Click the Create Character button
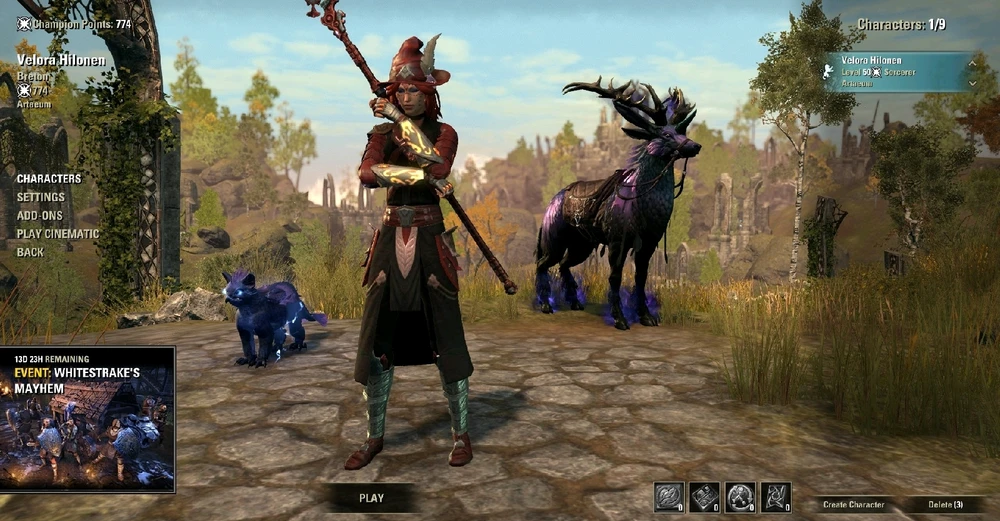1000x521 pixels. click(853, 505)
